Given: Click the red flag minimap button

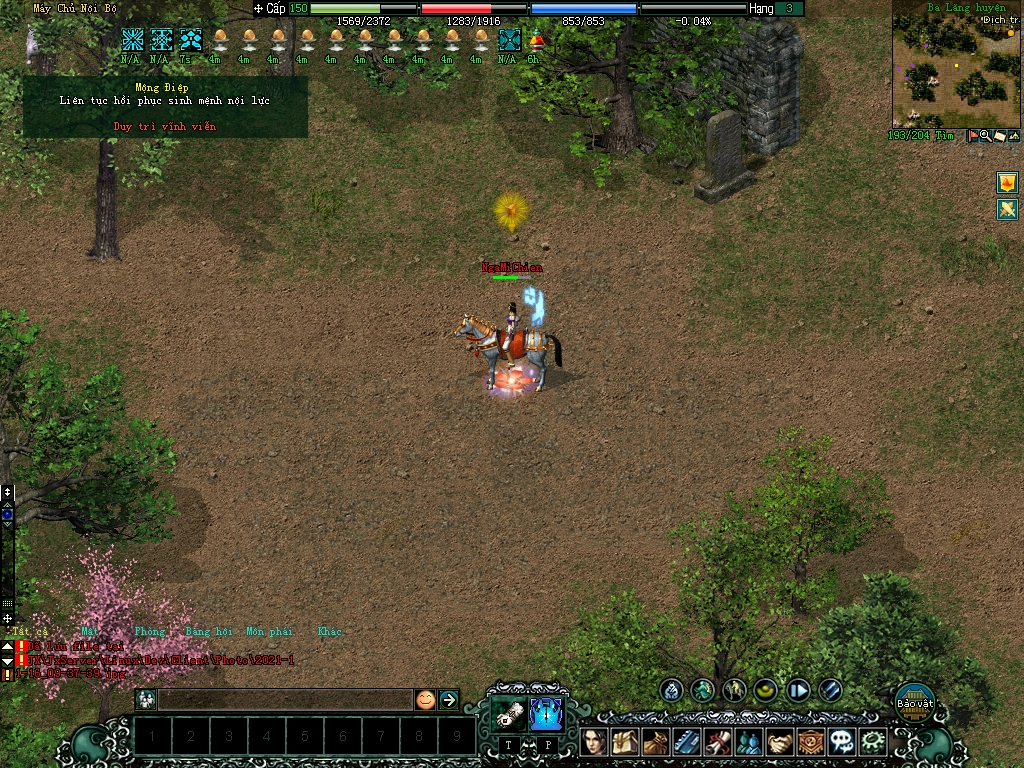Looking at the screenshot, I should pyautogui.click(x=972, y=136).
